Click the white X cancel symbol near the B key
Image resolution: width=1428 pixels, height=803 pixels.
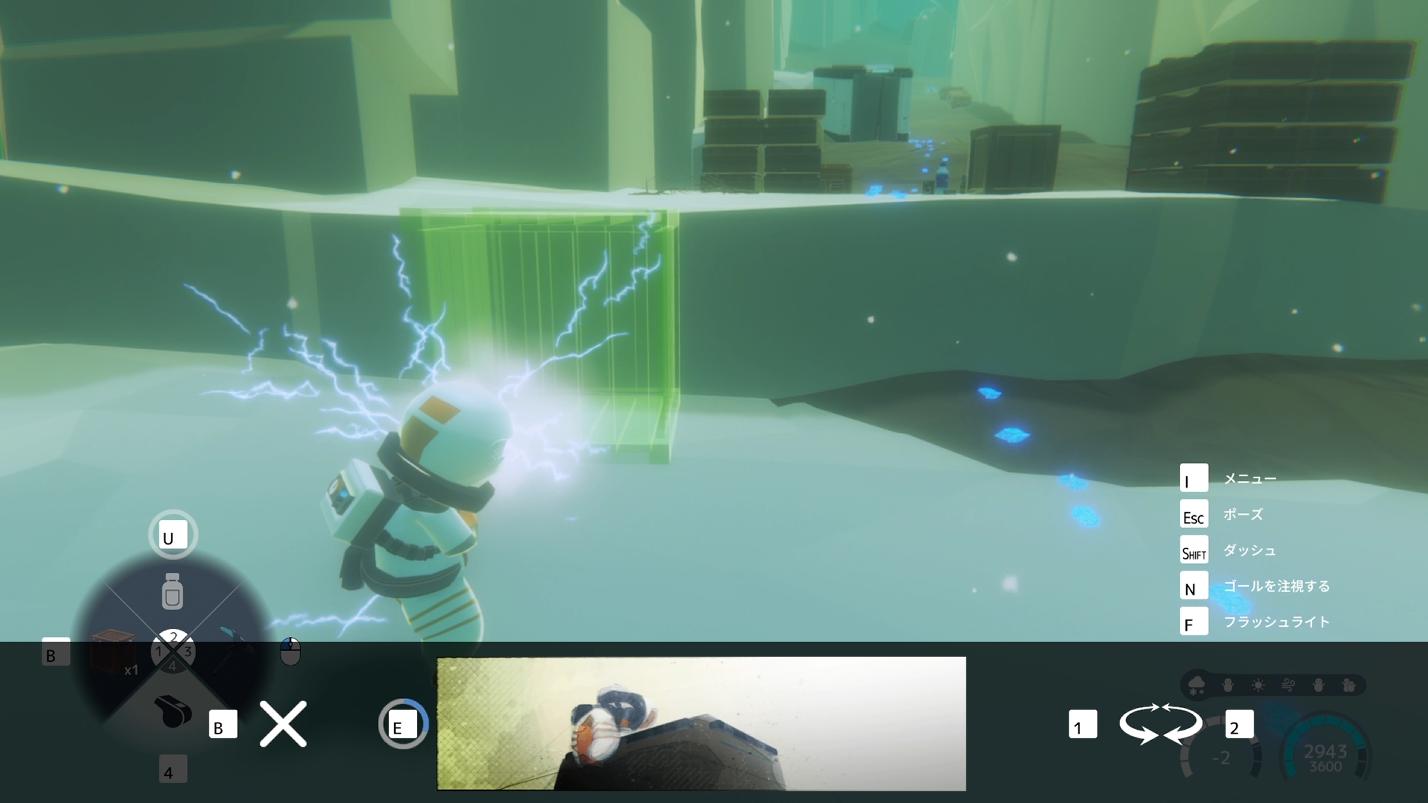point(282,722)
